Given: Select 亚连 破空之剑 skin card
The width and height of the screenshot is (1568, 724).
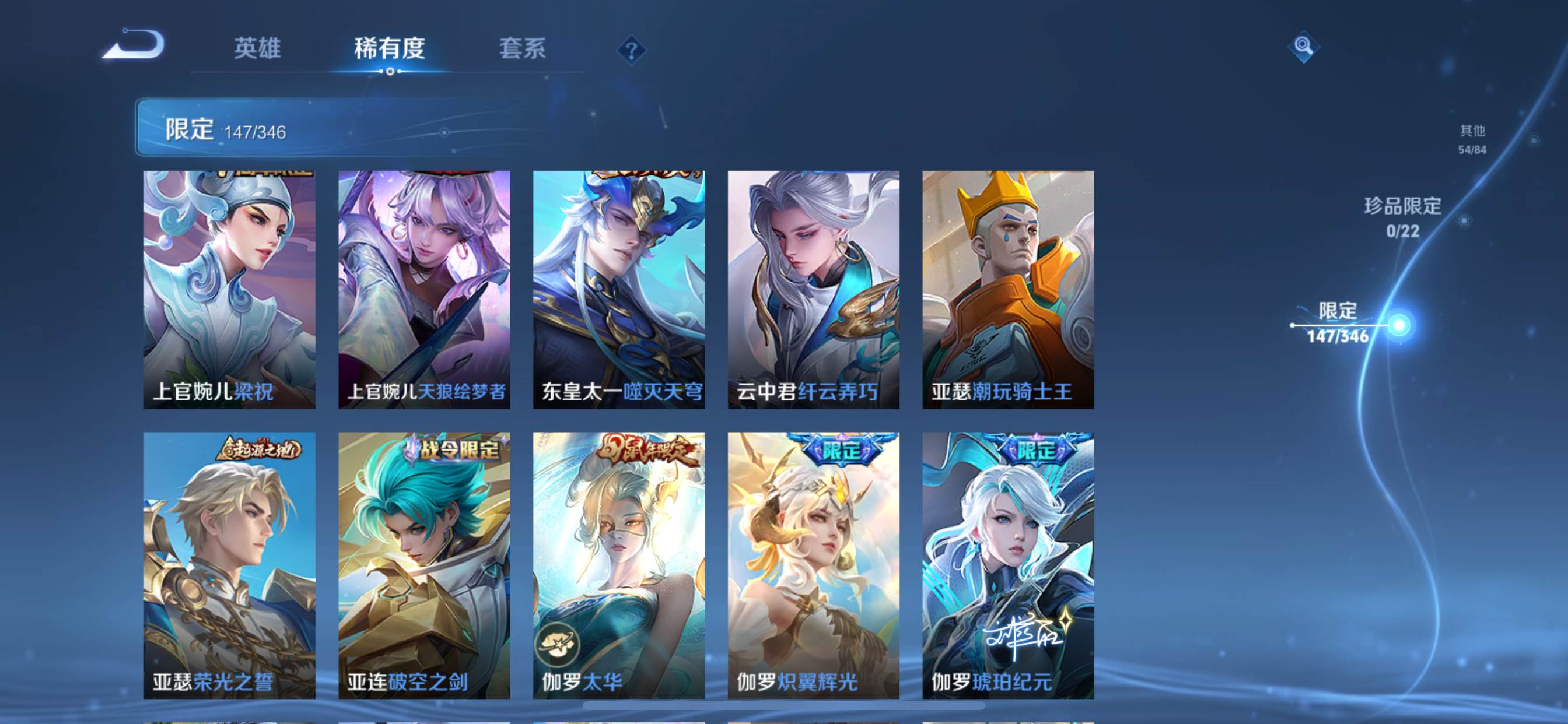Looking at the screenshot, I should (424, 565).
